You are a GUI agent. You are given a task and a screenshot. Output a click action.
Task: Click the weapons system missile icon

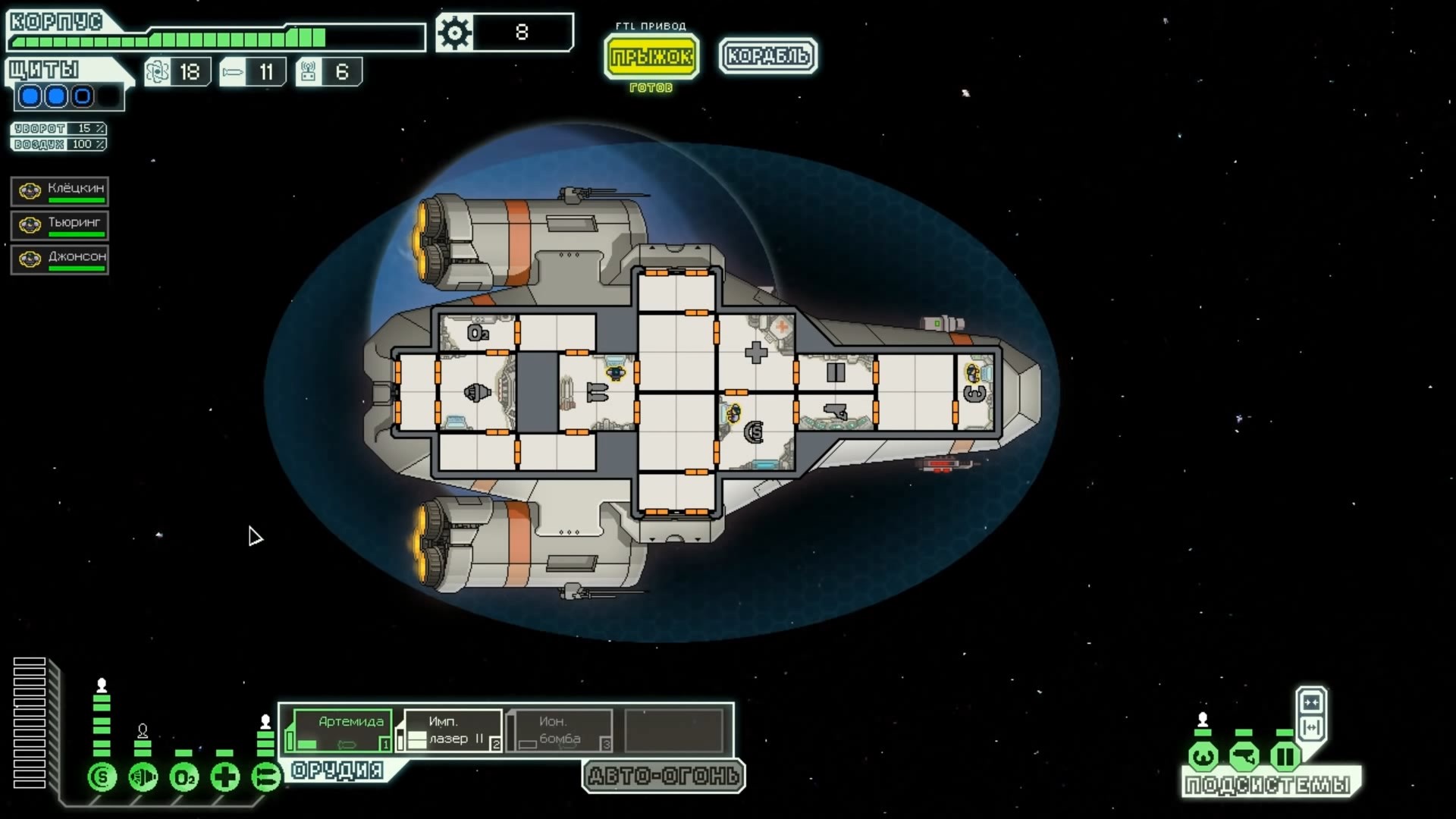266,777
